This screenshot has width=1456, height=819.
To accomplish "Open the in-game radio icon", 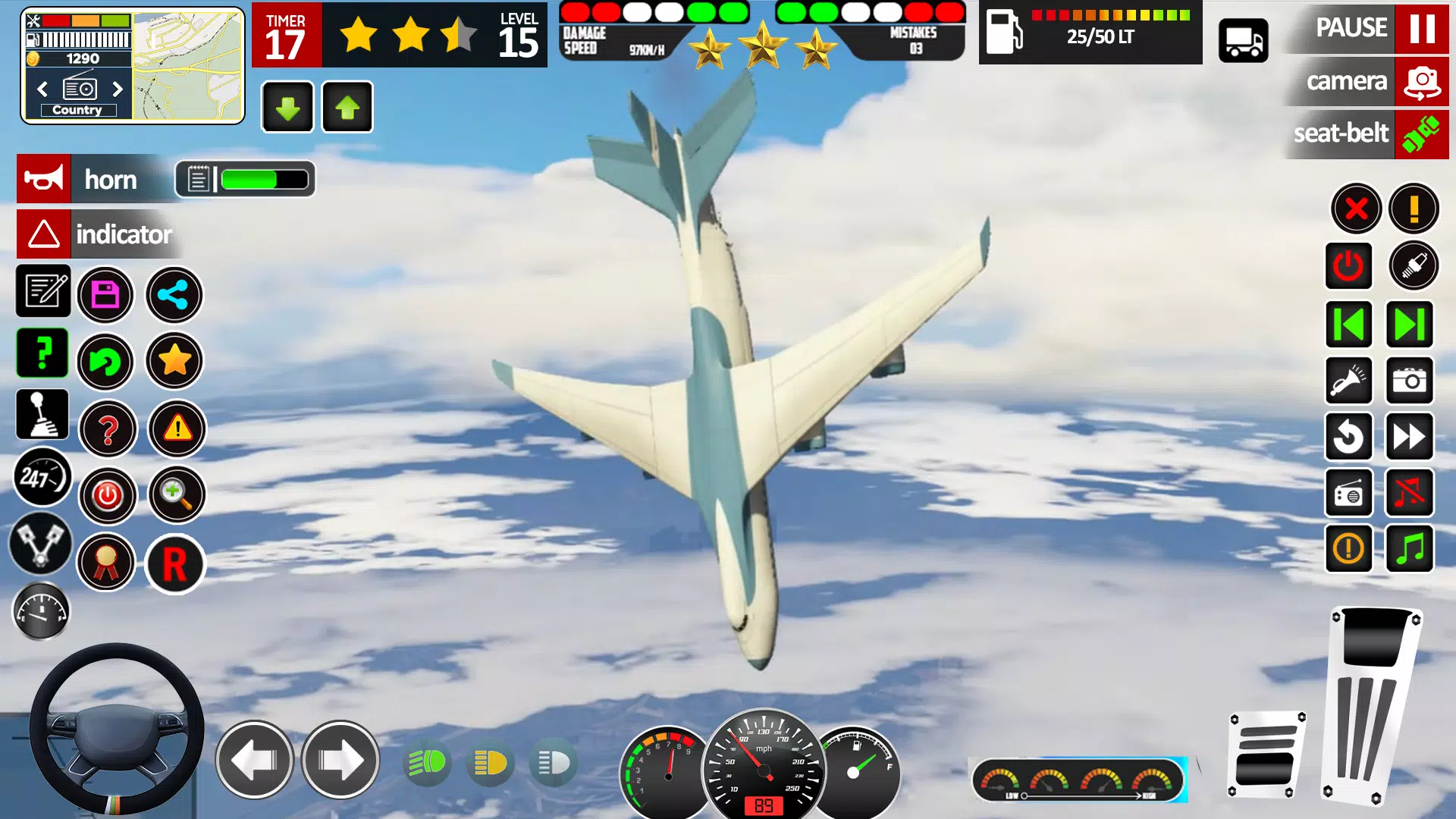I will 1349,493.
